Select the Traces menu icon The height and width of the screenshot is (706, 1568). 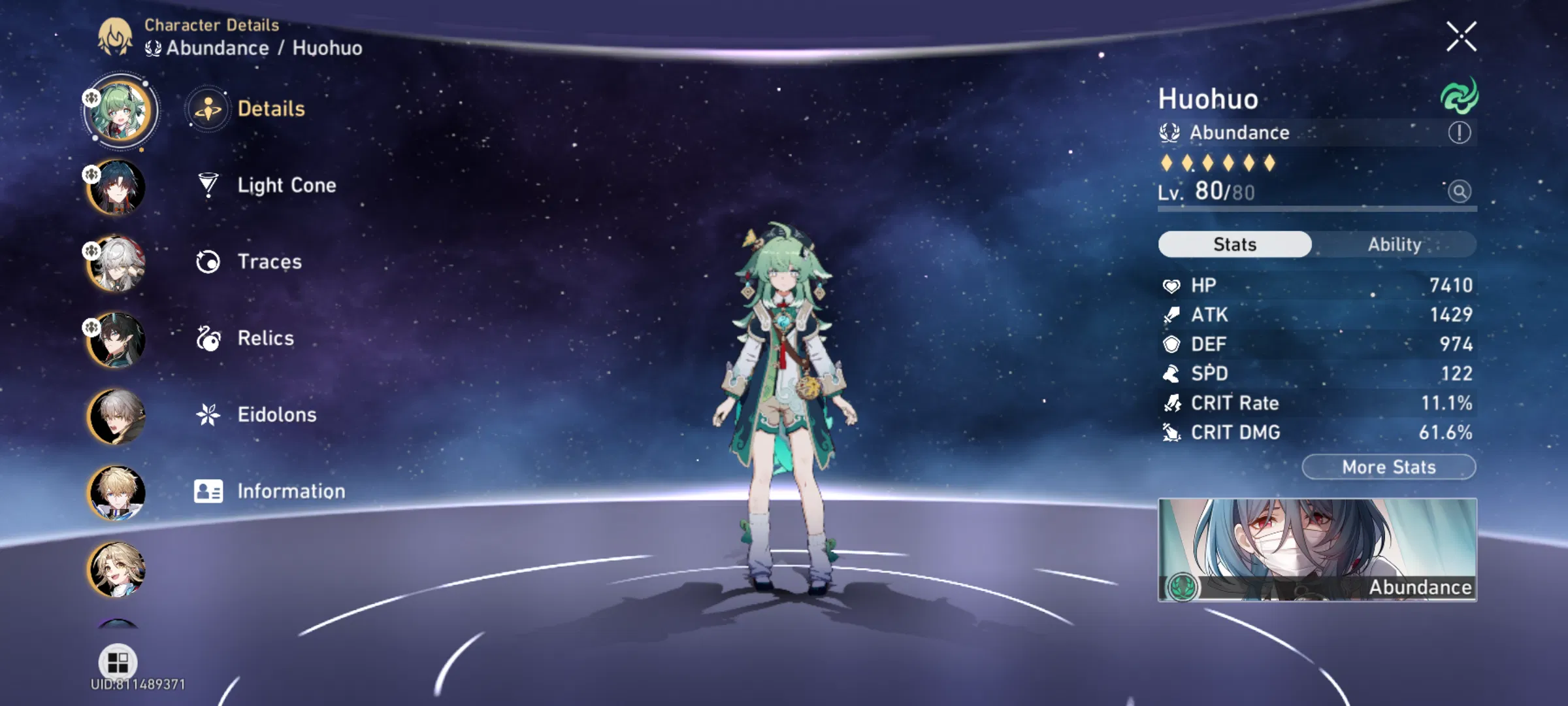point(208,261)
